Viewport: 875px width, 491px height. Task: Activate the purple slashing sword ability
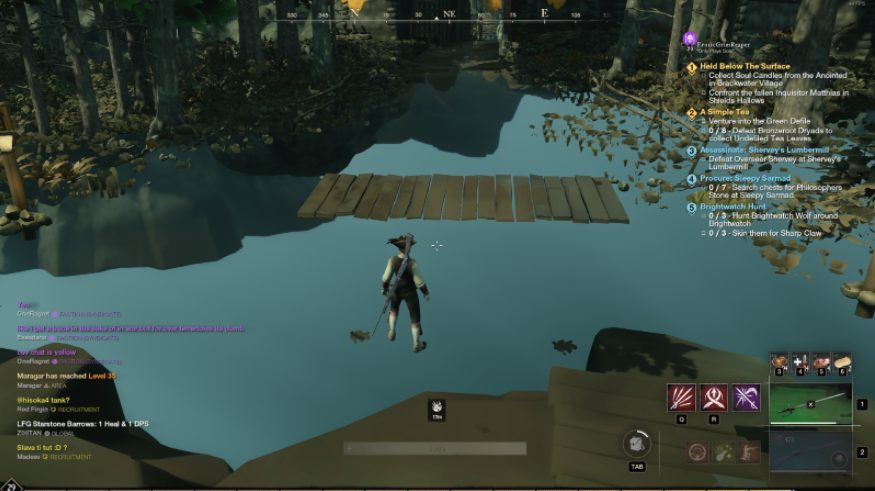pyautogui.click(x=747, y=398)
